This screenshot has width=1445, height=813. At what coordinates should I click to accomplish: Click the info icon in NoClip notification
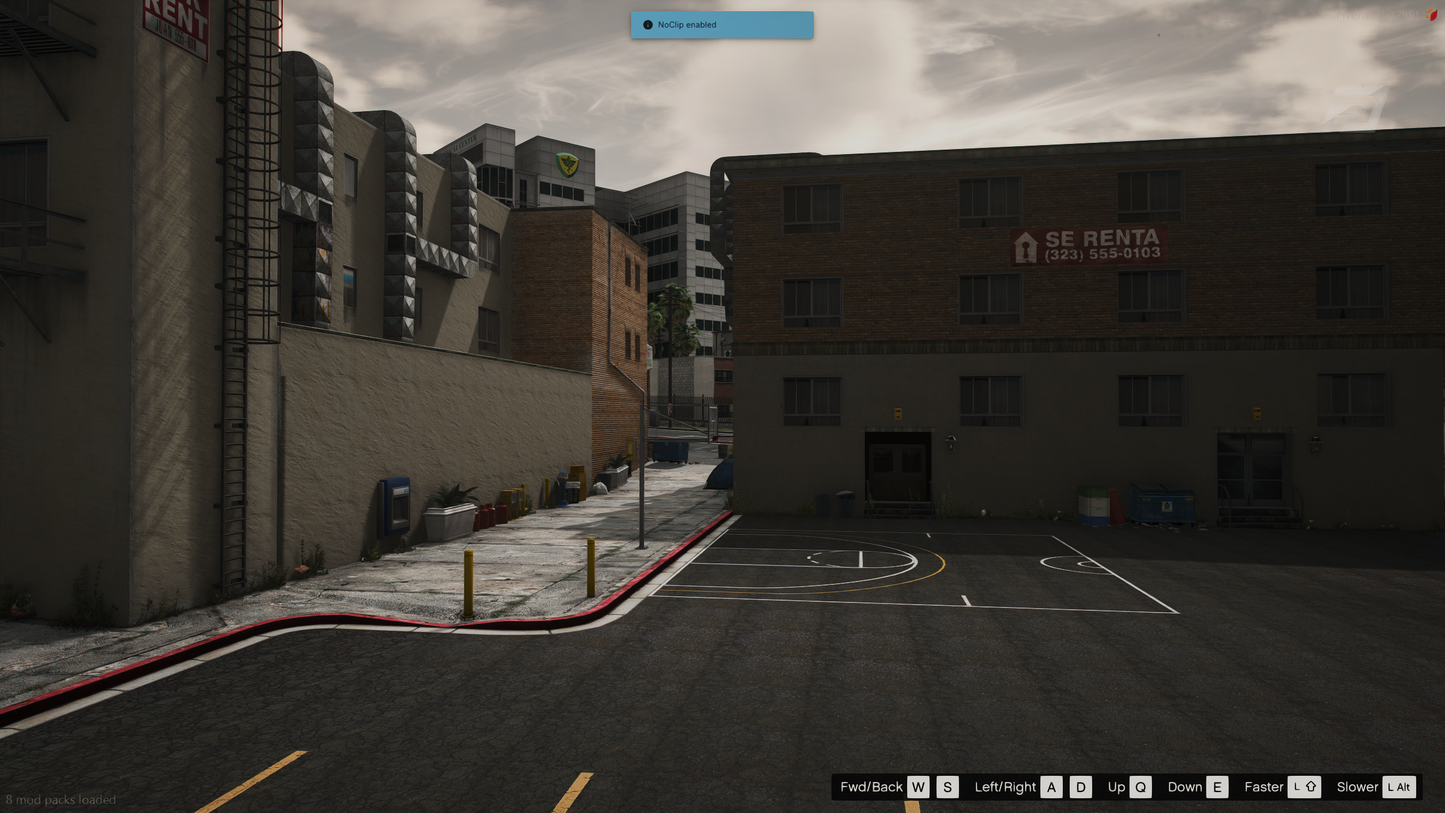[x=646, y=24]
